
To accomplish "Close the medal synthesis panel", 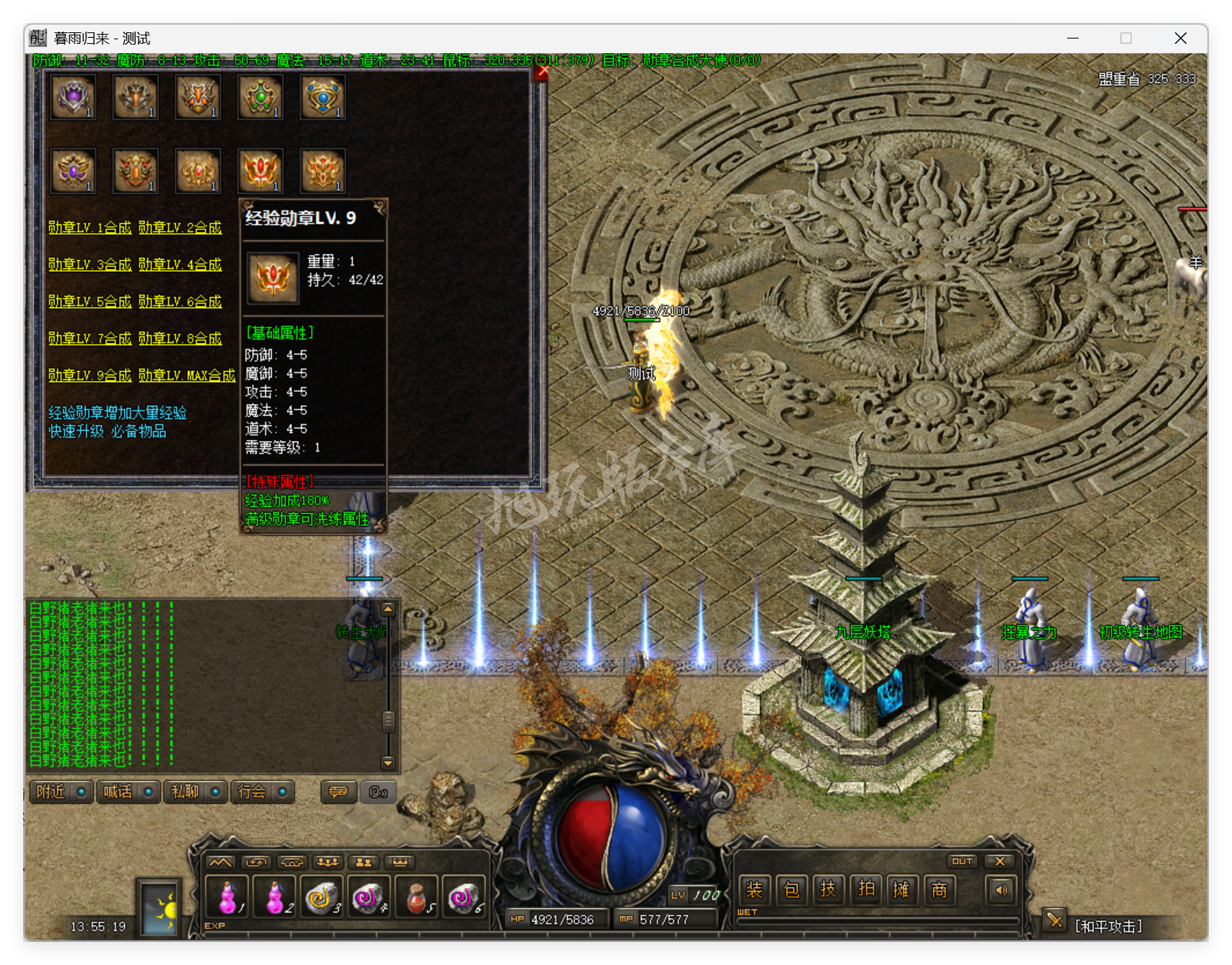I will click(542, 72).
